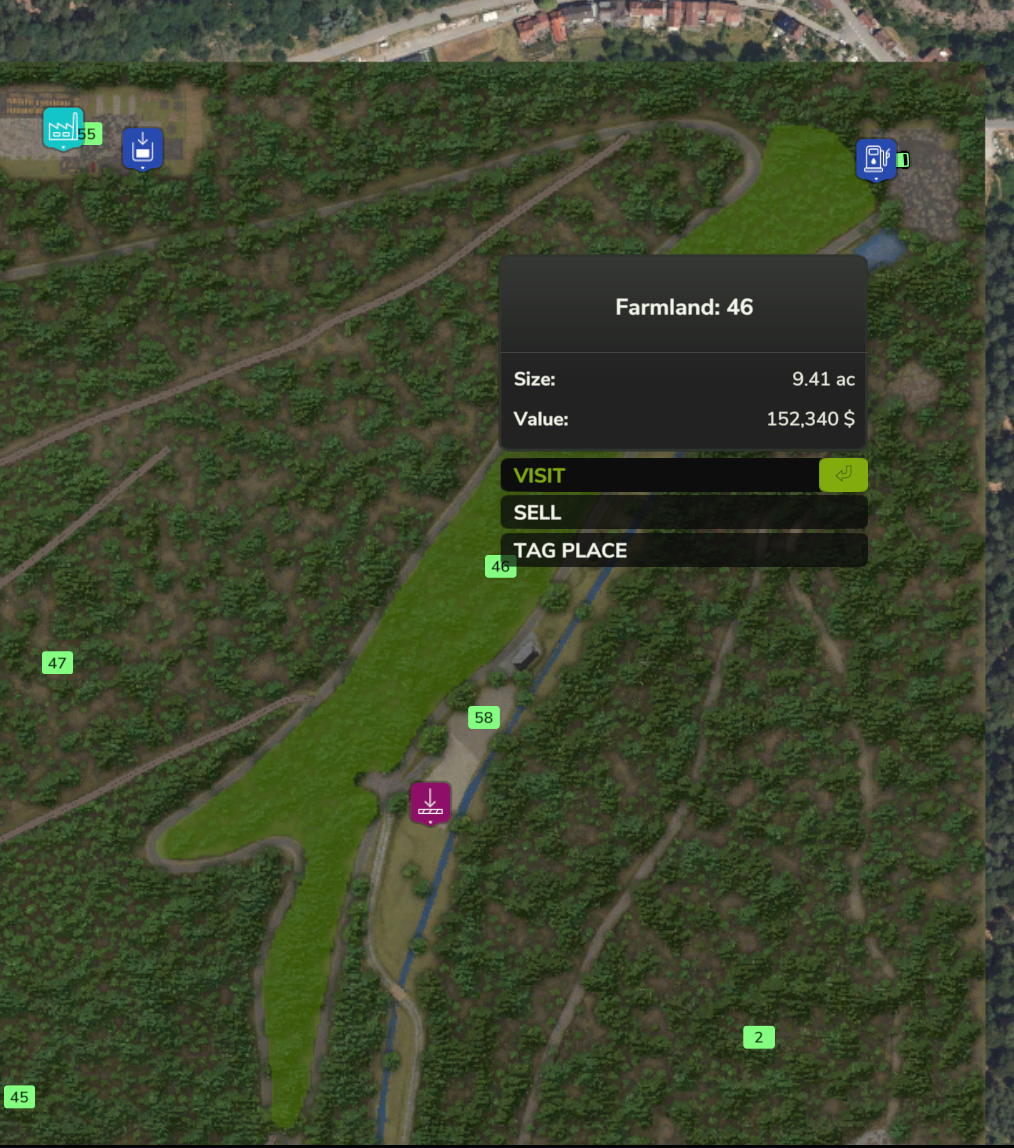Viewport: 1014px width, 1148px height.
Task: Select farmland number 46 label
Action: click(500, 567)
